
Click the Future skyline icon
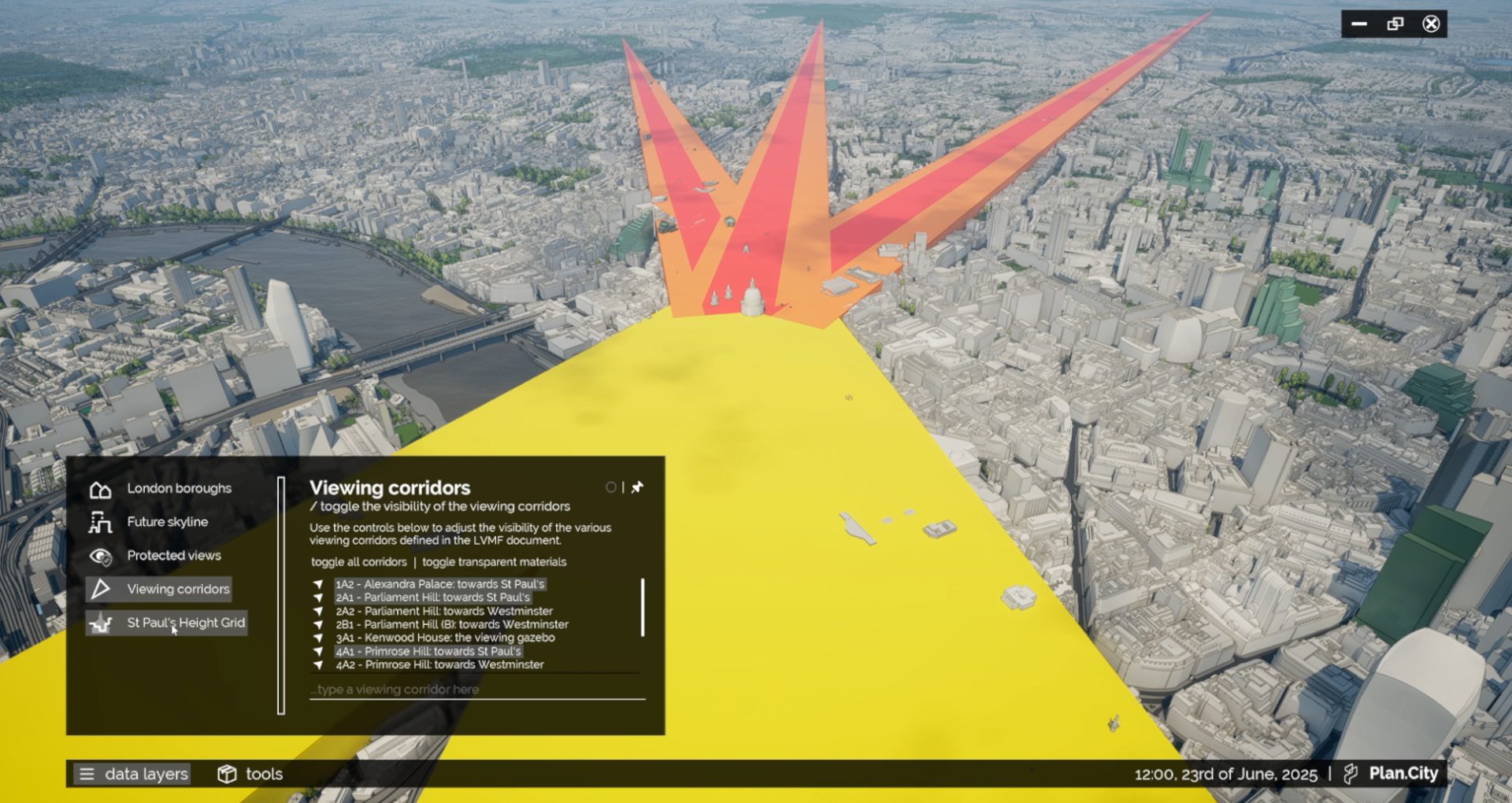tap(101, 522)
